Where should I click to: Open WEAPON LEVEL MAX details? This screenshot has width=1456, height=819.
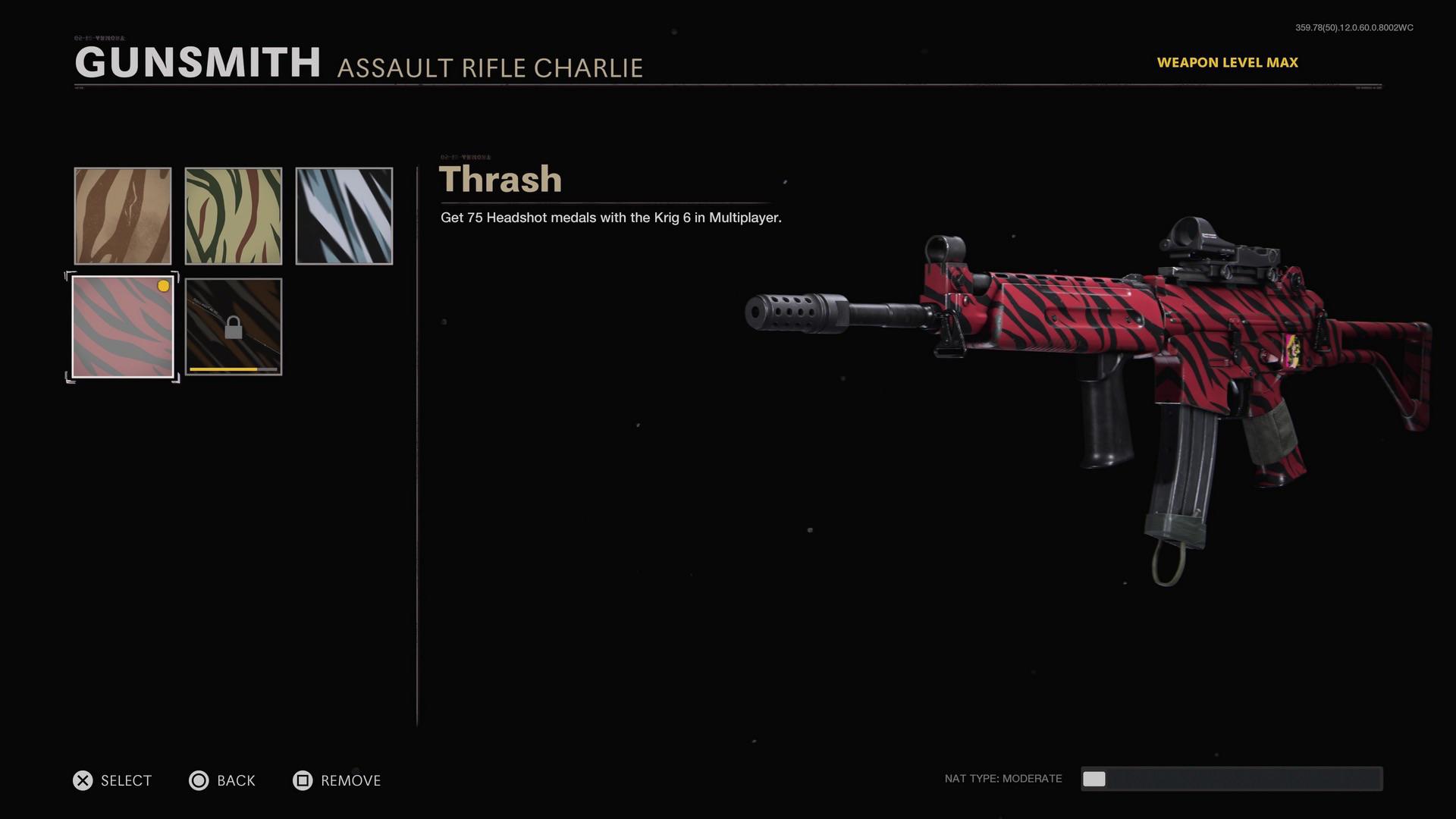click(x=1228, y=62)
